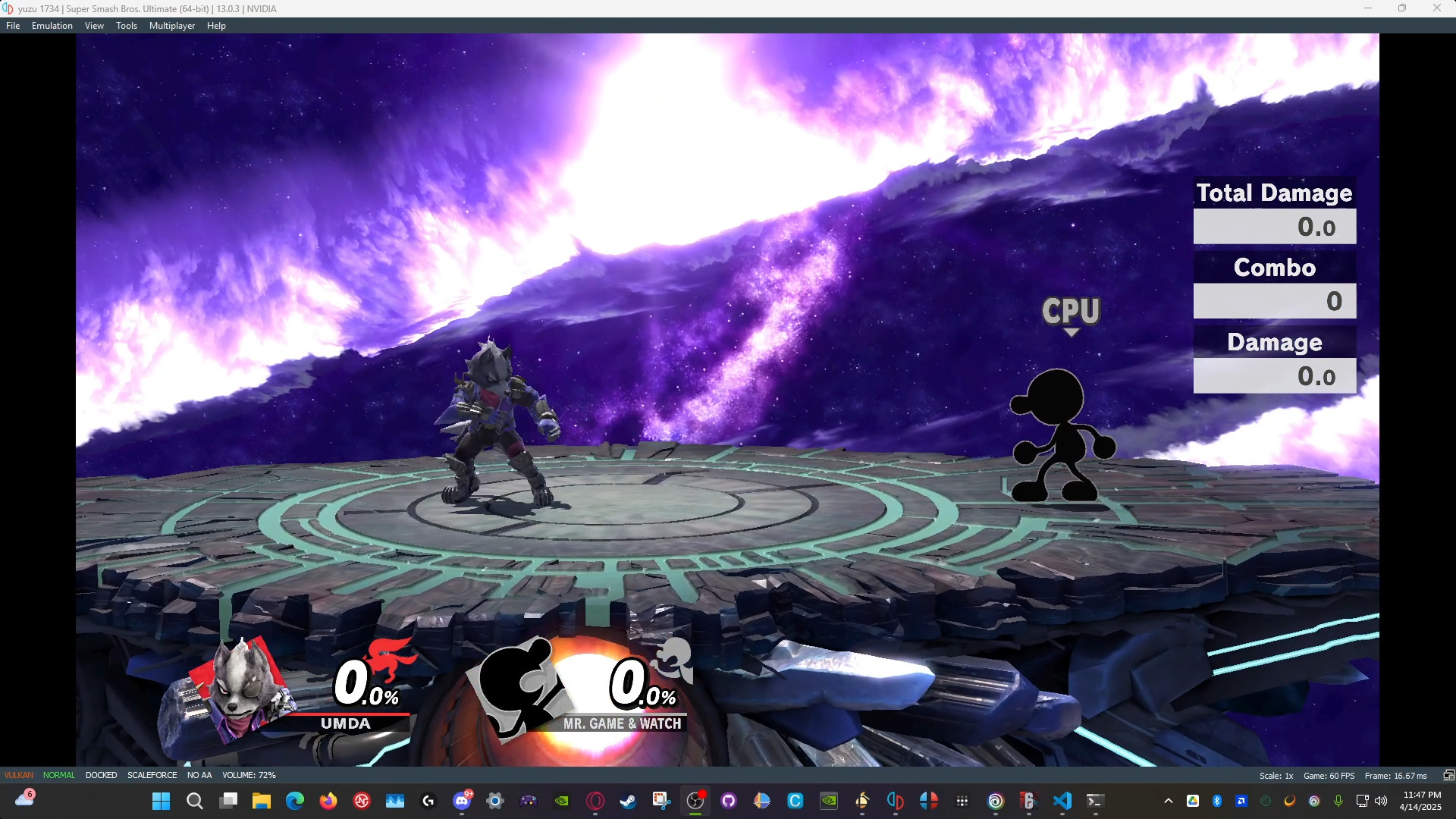Image resolution: width=1456 pixels, height=819 pixels.
Task: Open the Tools menu
Action: (126, 25)
